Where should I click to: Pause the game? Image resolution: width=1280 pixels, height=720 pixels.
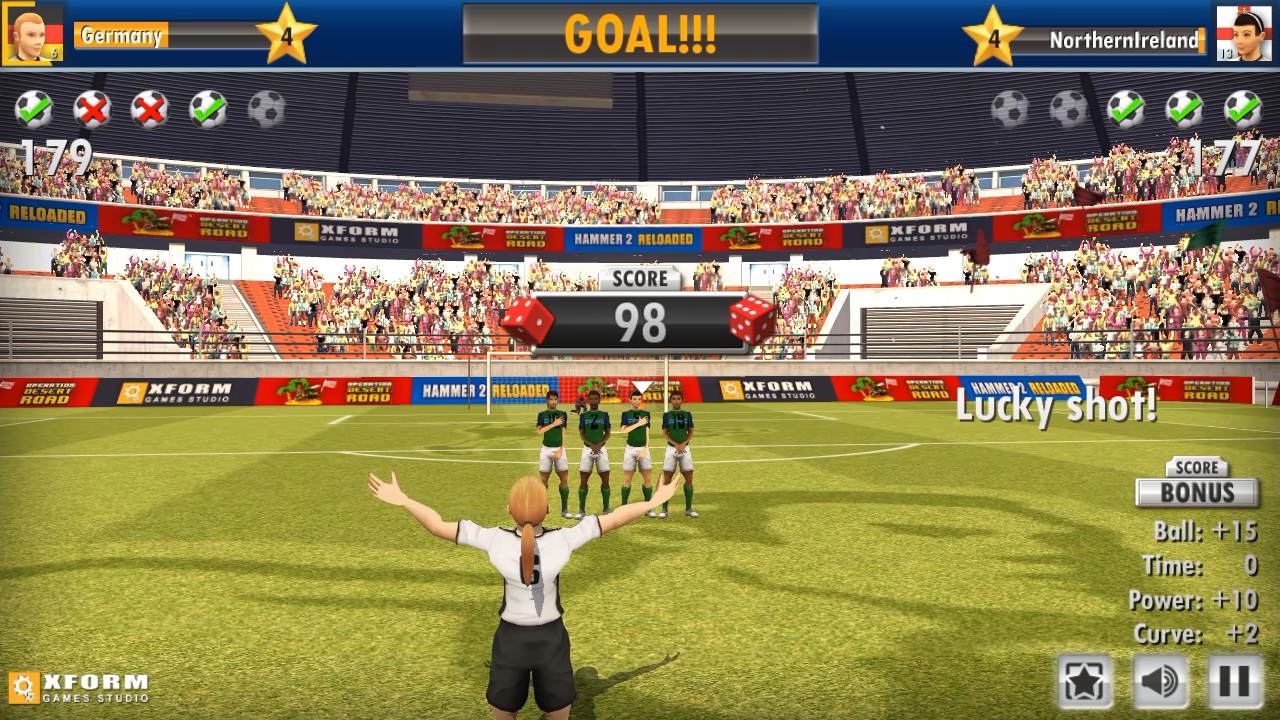pos(1233,681)
